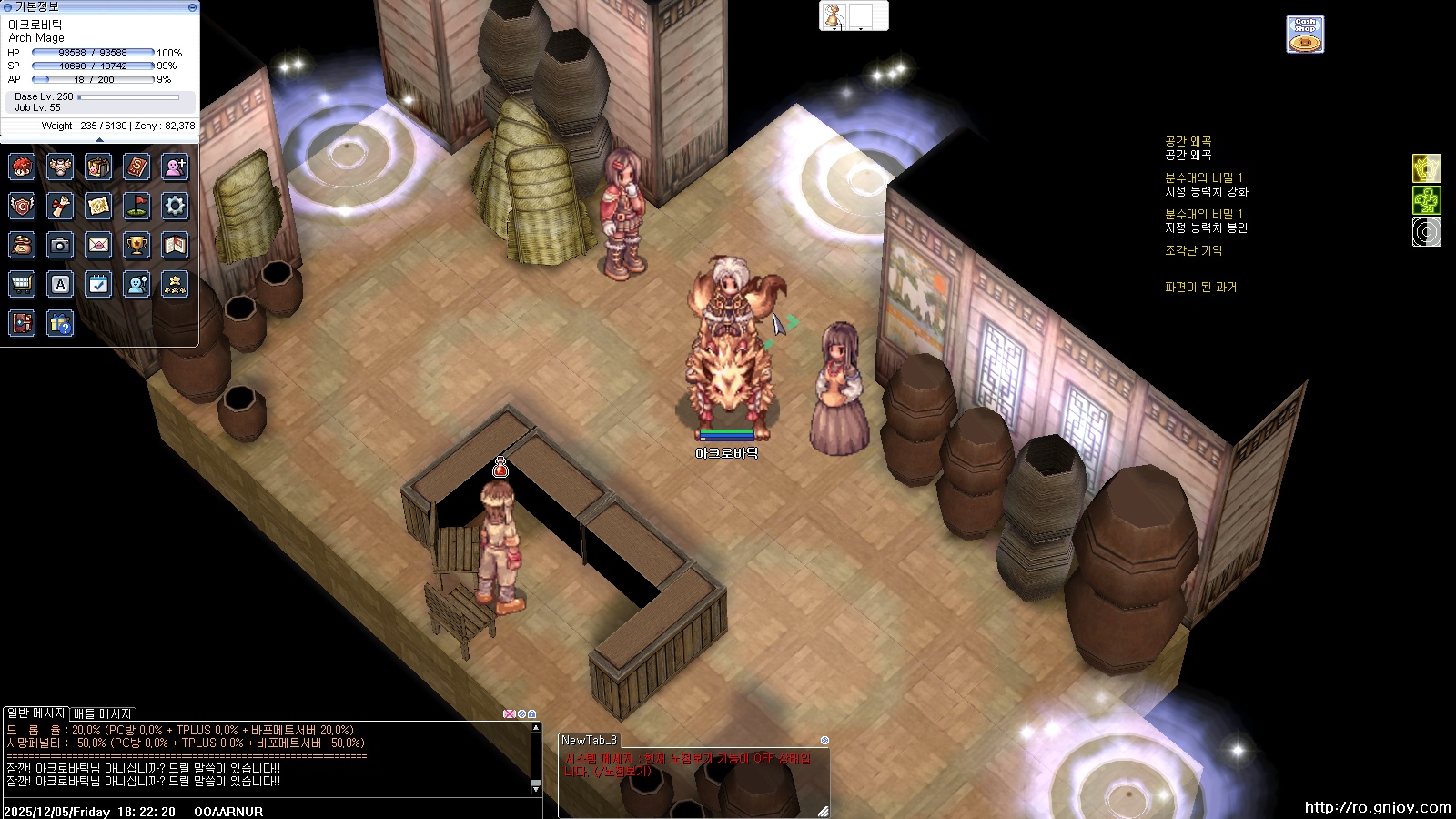Open the red flag on green icon

(x=136, y=206)
